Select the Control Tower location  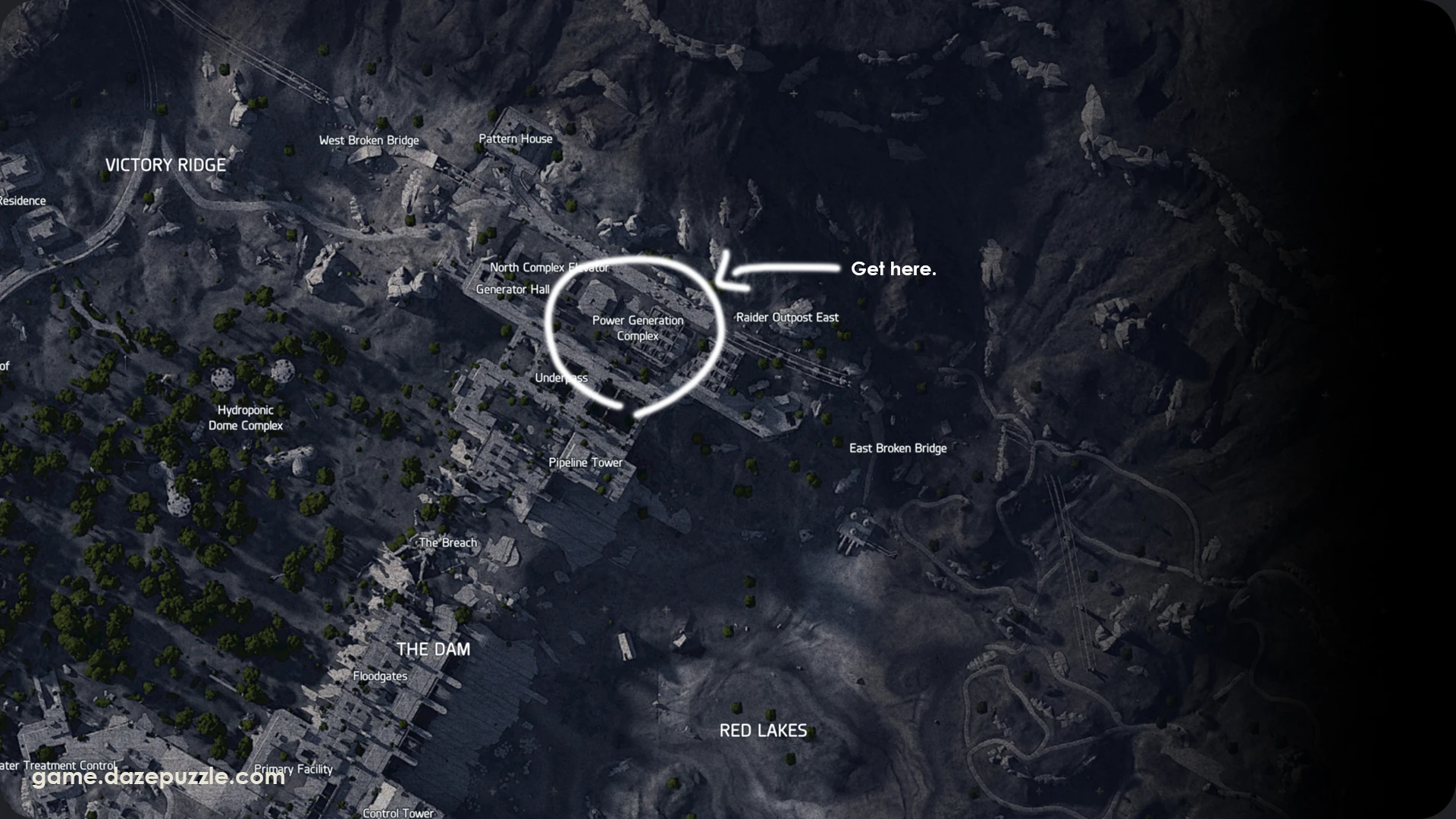[x=398, y=812]
